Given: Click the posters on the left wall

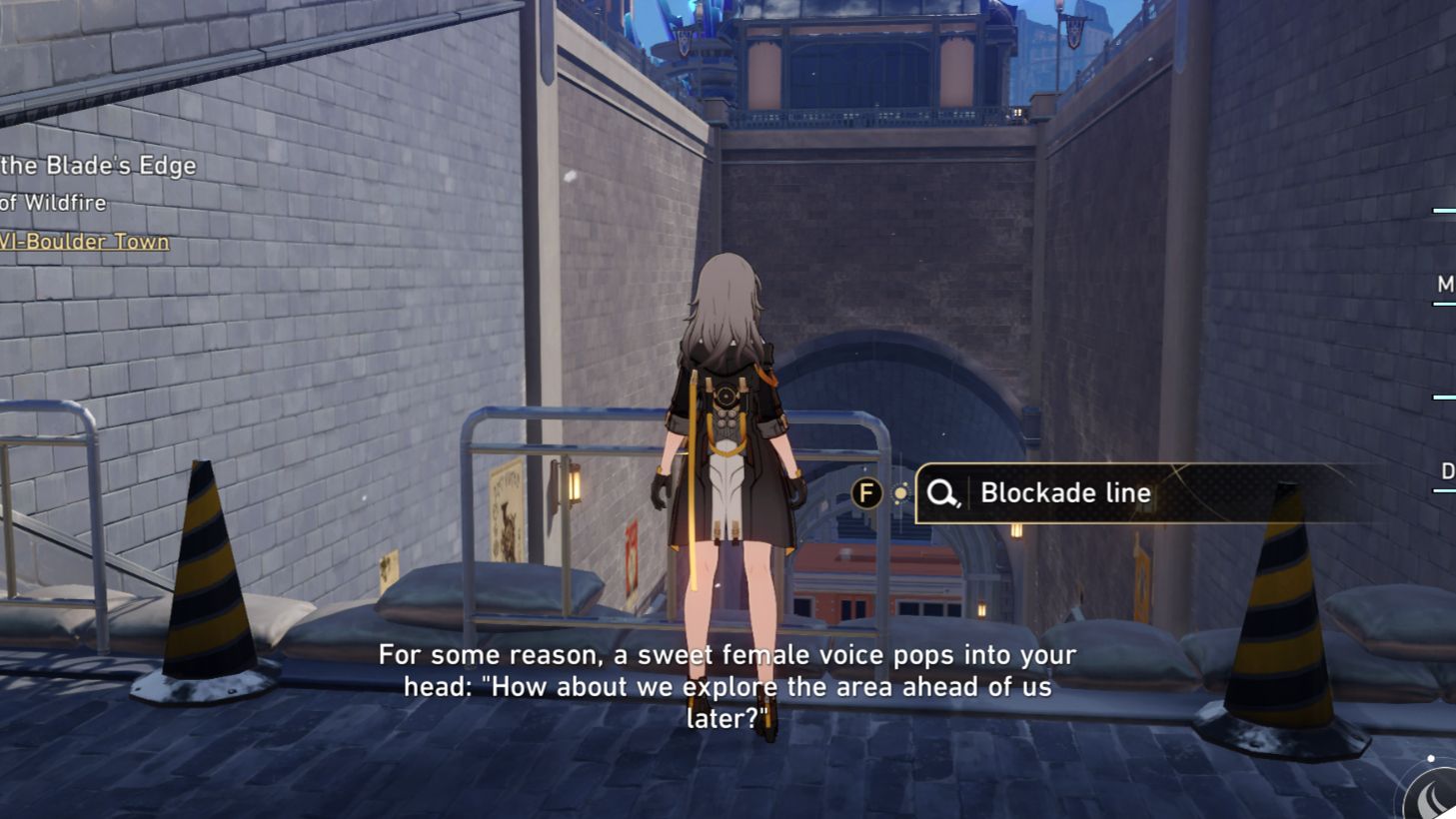Looking at the screenshot, I should (x=507, y=509).
